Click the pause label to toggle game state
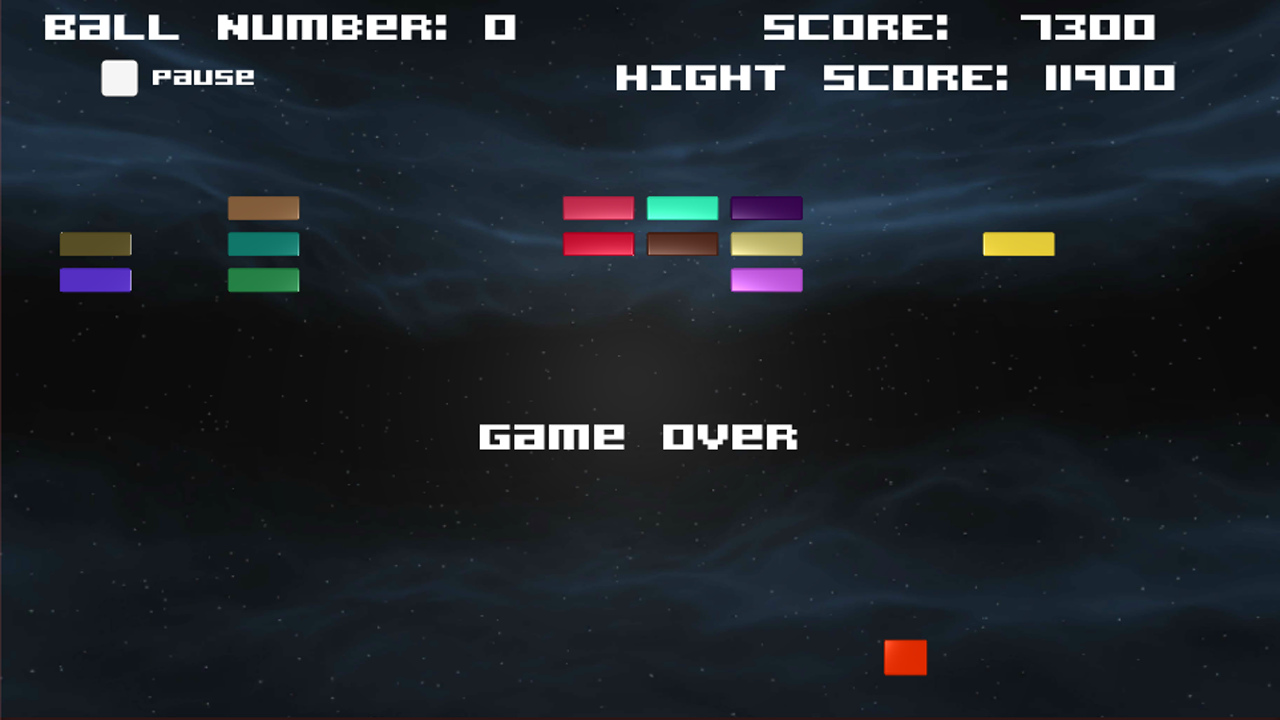The height and width of the screenshot is (720, 1280). click(203, 77)
